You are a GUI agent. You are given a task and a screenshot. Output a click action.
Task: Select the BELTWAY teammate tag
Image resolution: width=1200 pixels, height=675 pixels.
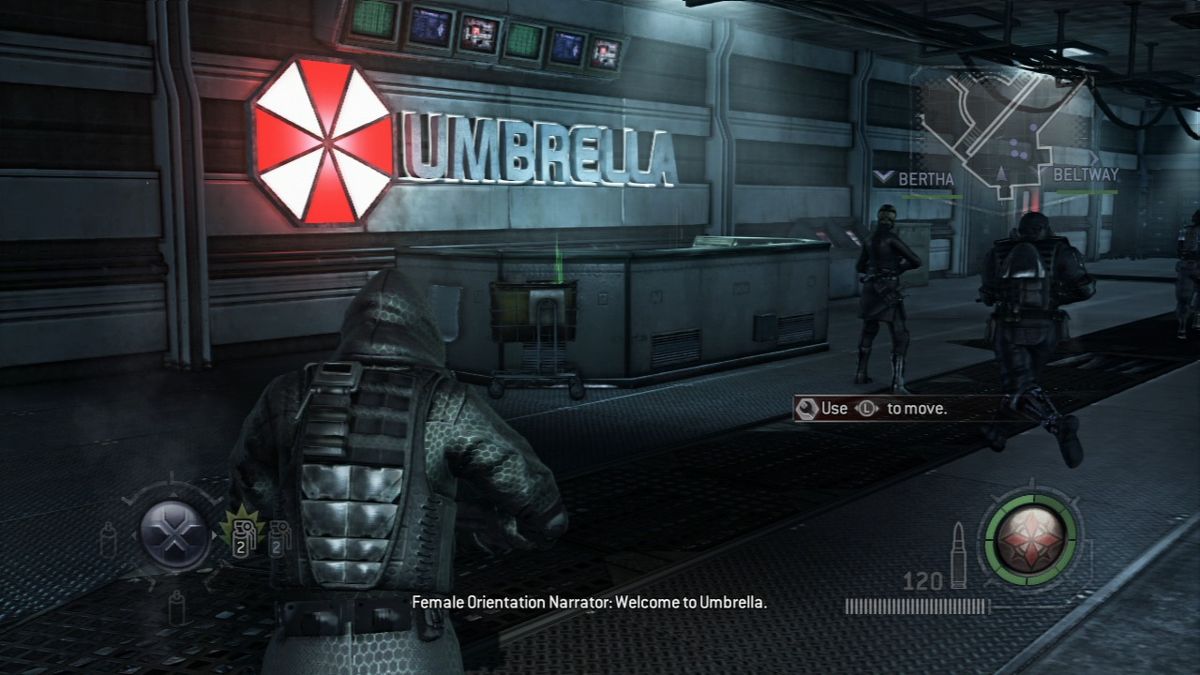1085,175
